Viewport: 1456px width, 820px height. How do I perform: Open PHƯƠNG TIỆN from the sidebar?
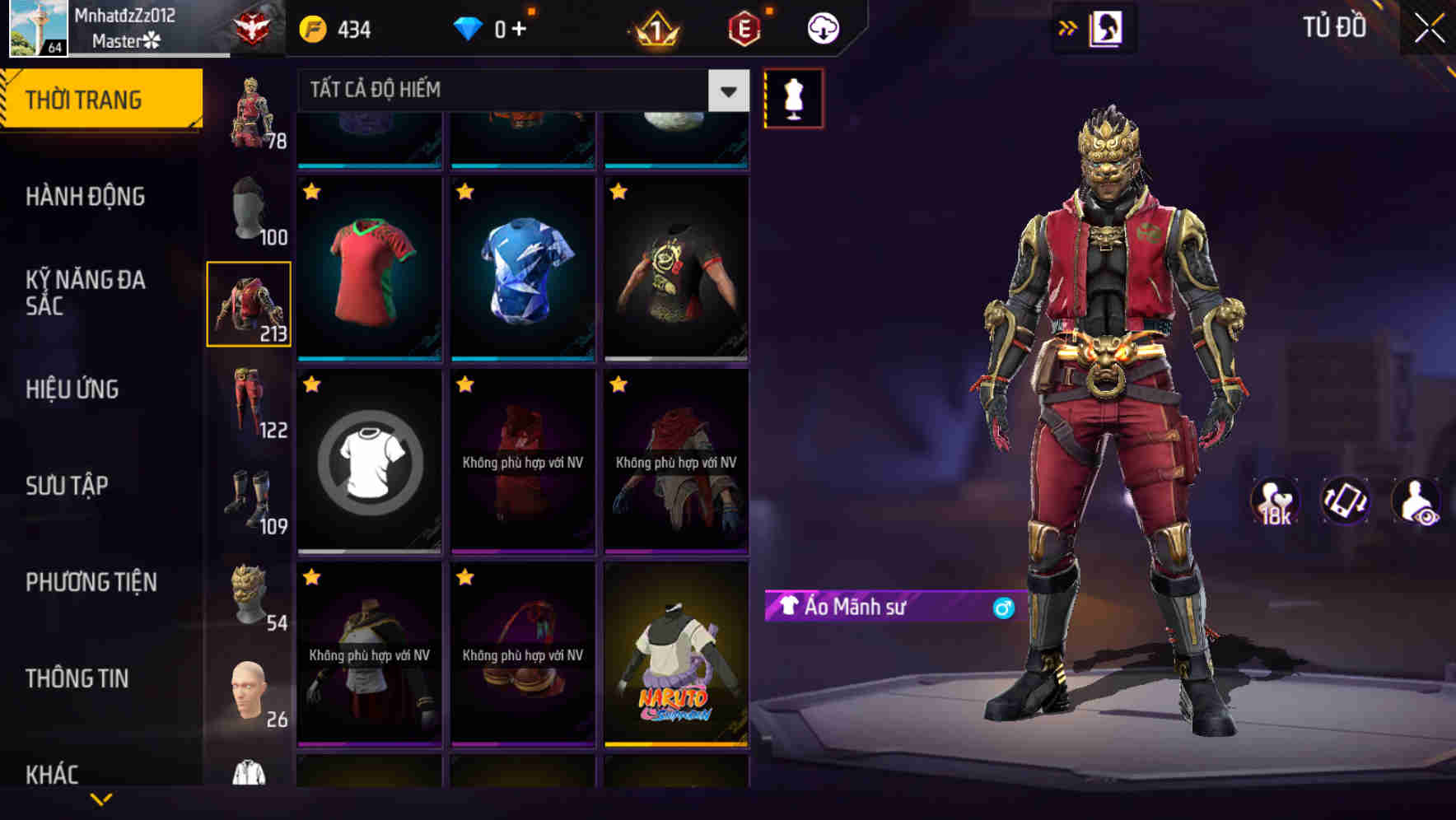tap(91, 582)
